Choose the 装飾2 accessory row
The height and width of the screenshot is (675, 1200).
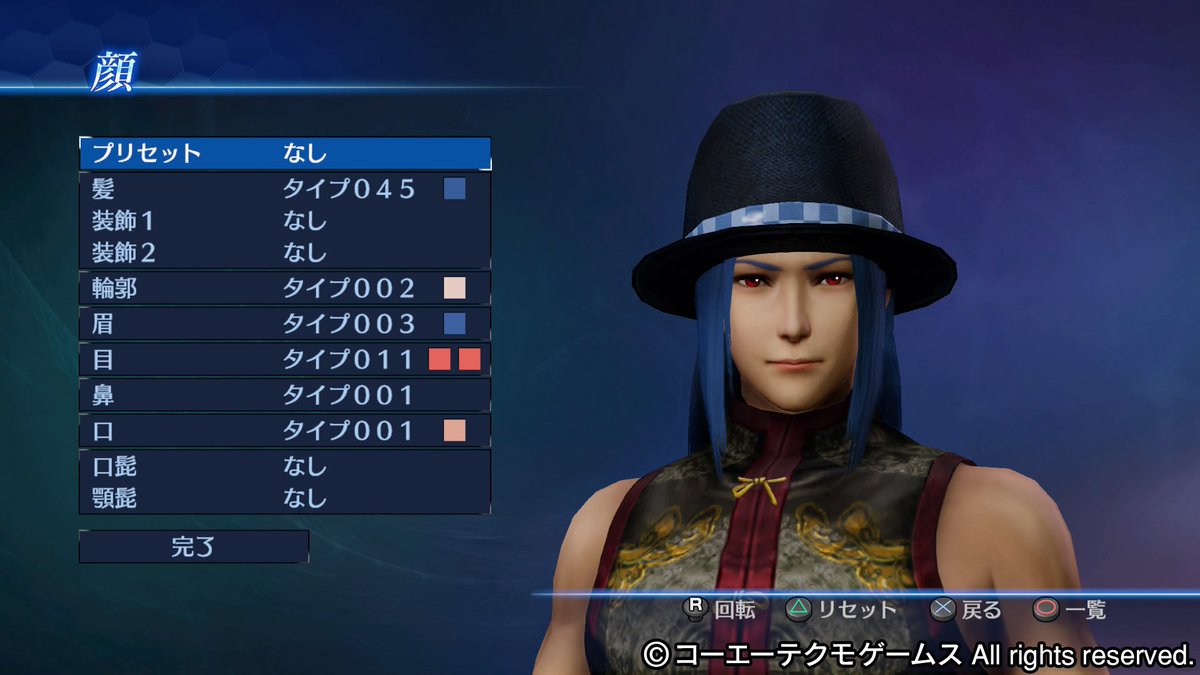(x=285, y=251)
